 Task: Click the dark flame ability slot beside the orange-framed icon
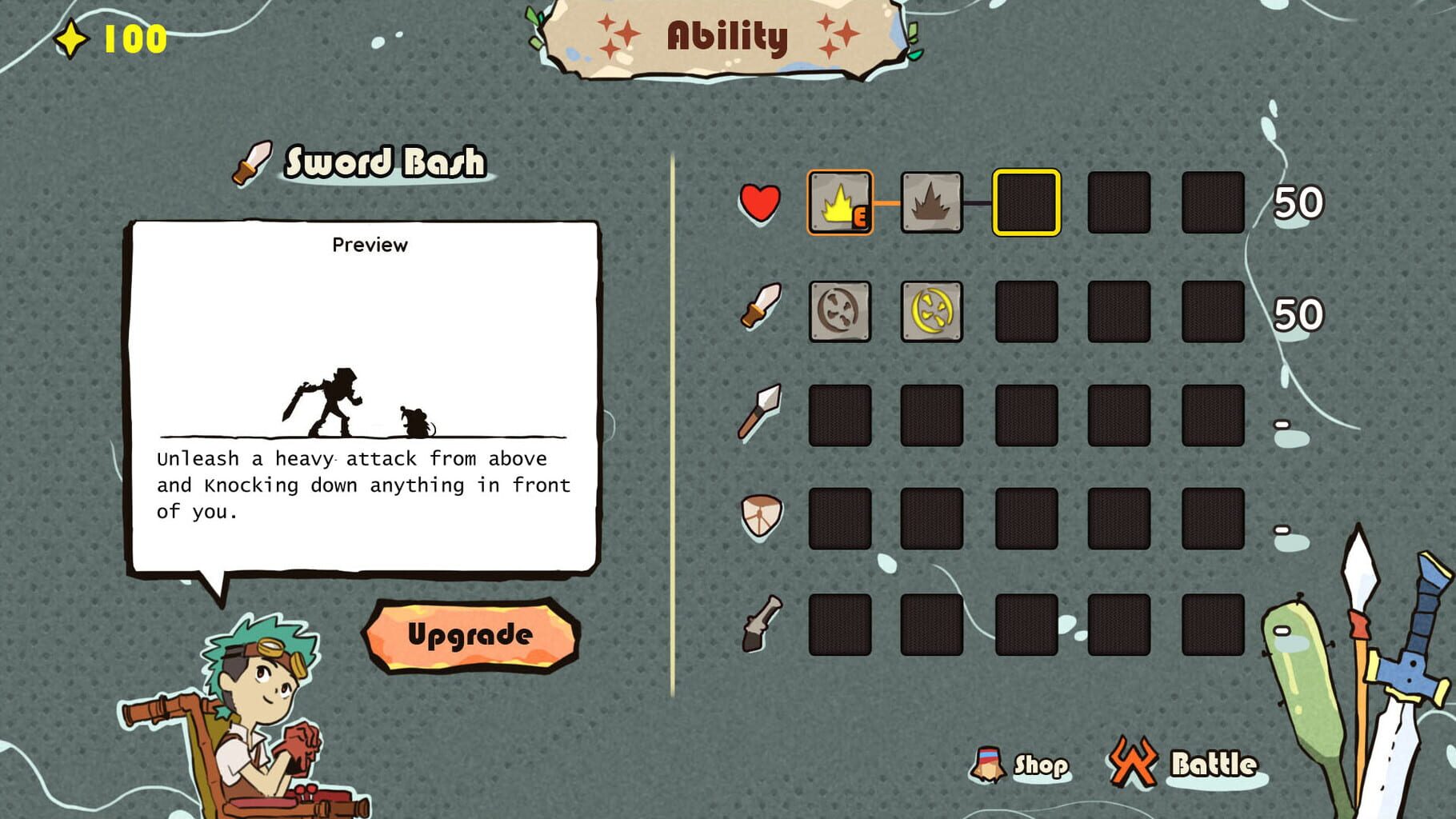pos(932,203)
